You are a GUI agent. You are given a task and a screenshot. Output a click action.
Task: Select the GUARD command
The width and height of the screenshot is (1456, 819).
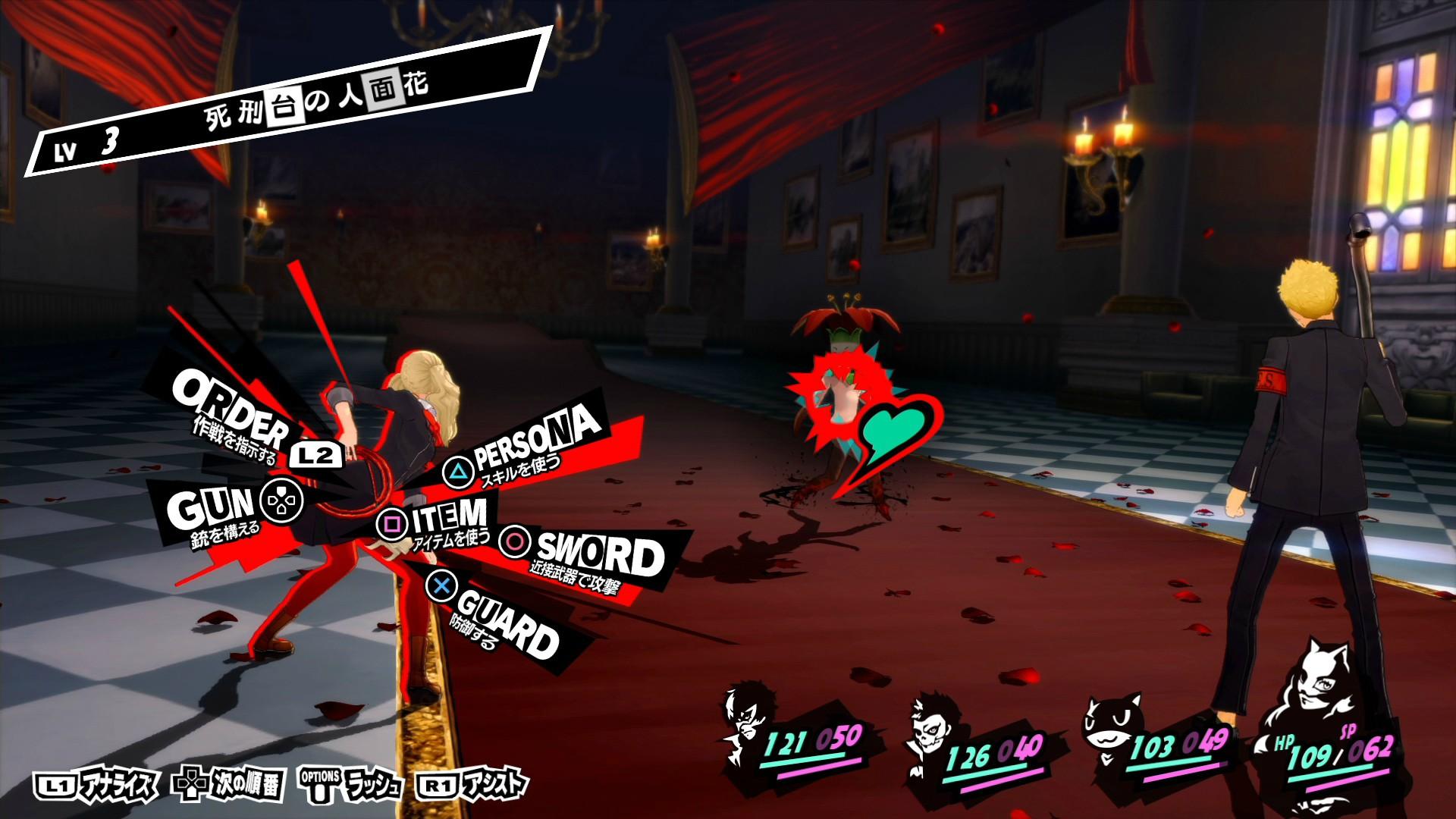coord(507,623)
